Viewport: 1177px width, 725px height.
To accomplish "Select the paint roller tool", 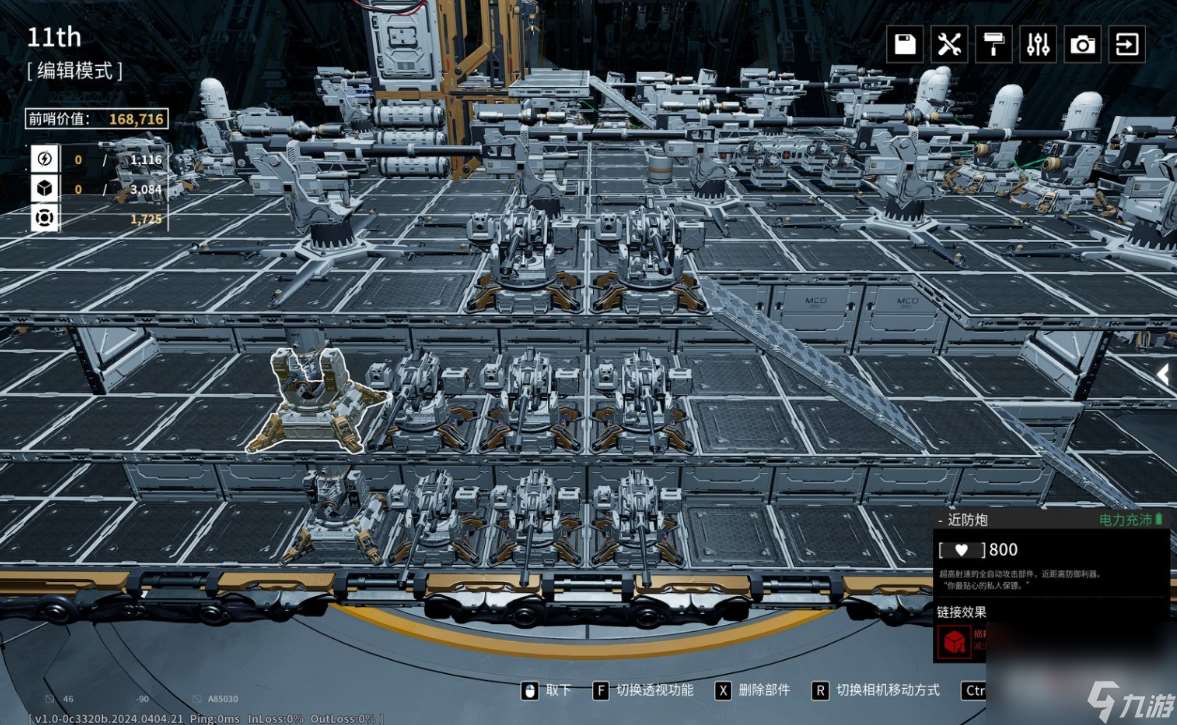I will pyautogui.click(x=994, y=45).
